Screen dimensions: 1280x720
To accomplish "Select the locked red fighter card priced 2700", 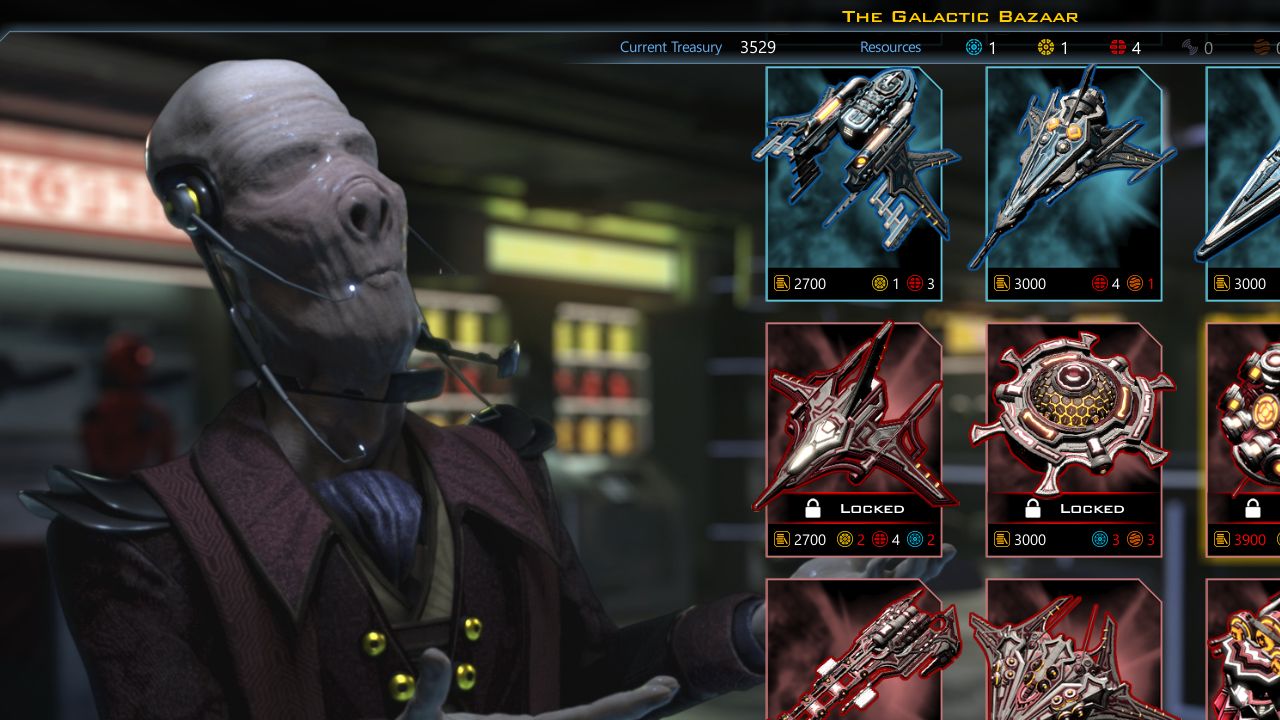I will (854, 438).
